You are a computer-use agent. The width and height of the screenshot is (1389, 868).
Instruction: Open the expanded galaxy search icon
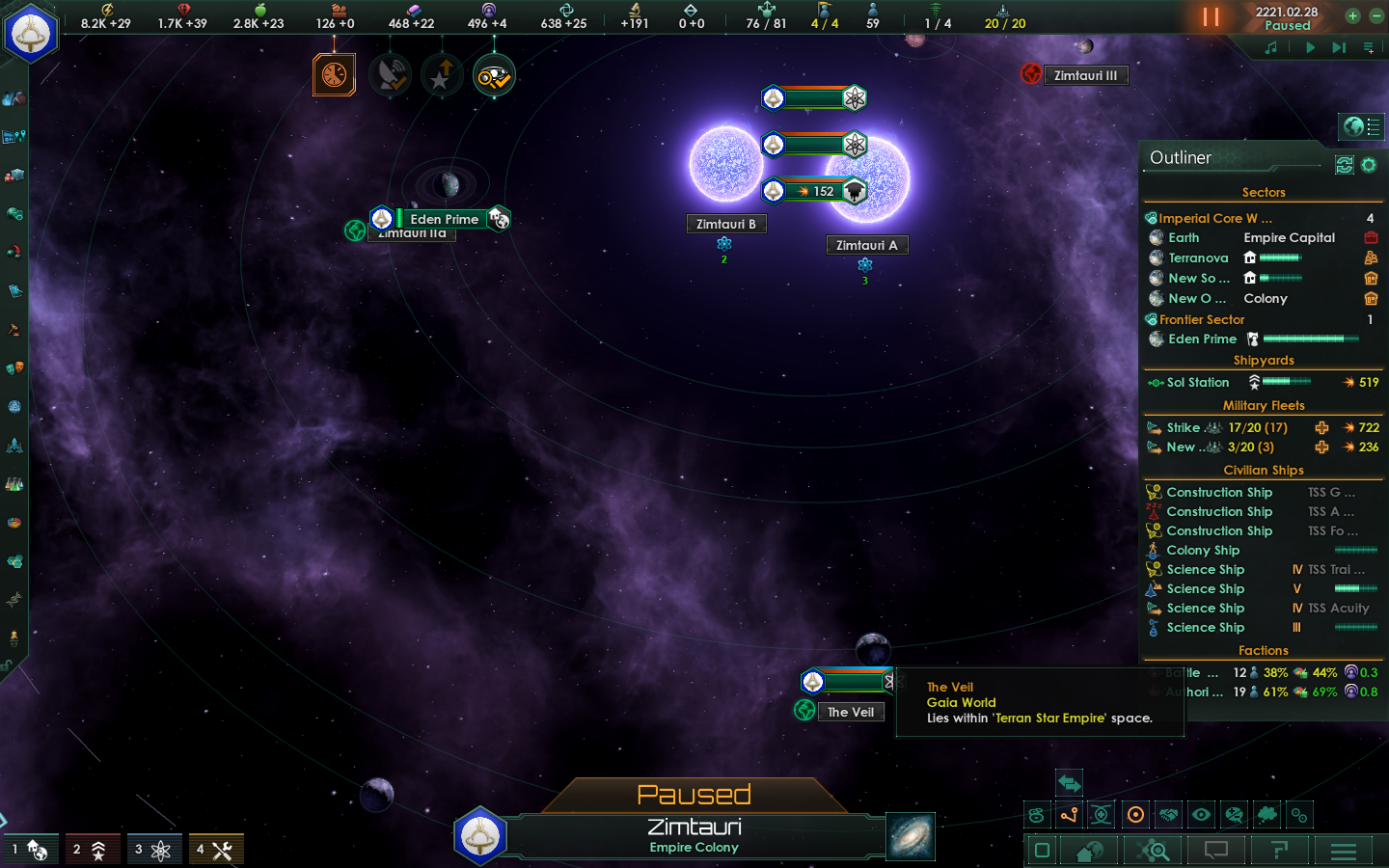[x=1153, y=850]
